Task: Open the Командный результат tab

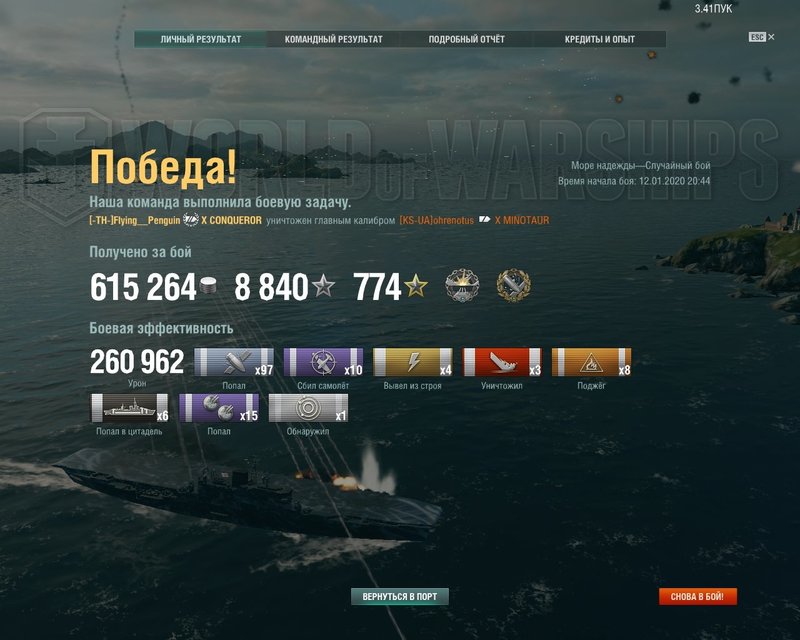Action: tap(333, 40)
